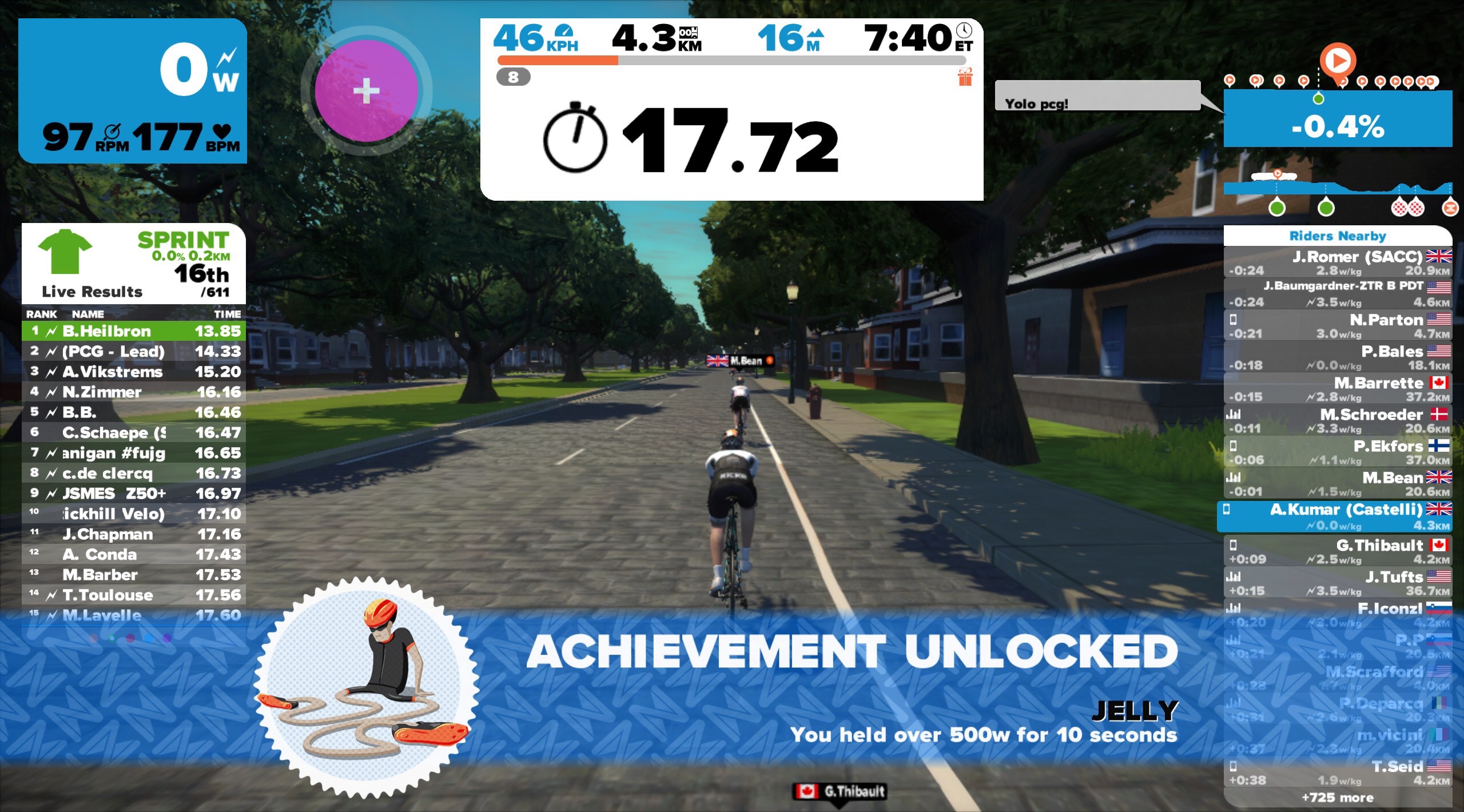This screenshot has width=1464, height=812.
Task: Select G.Thibault in the riders list
Action: click(1337, 551)
